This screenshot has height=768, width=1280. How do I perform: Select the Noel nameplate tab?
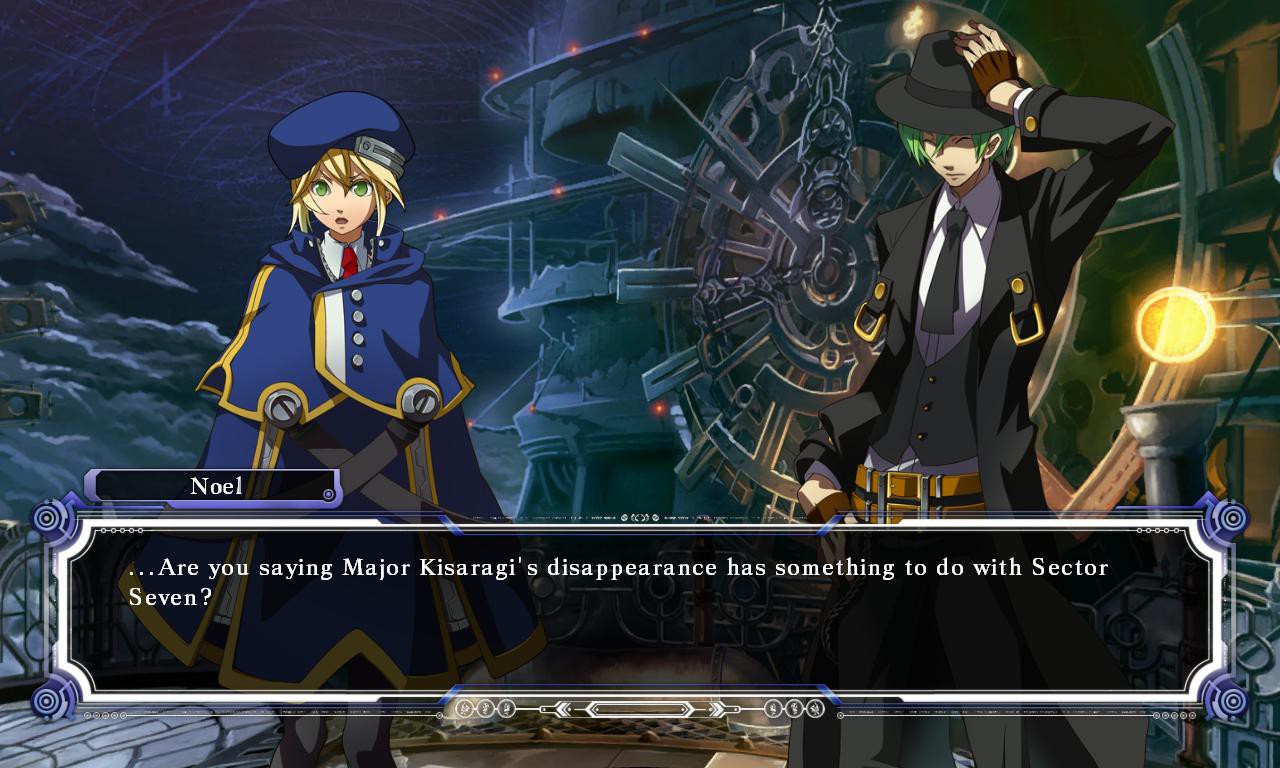[212, 487]
